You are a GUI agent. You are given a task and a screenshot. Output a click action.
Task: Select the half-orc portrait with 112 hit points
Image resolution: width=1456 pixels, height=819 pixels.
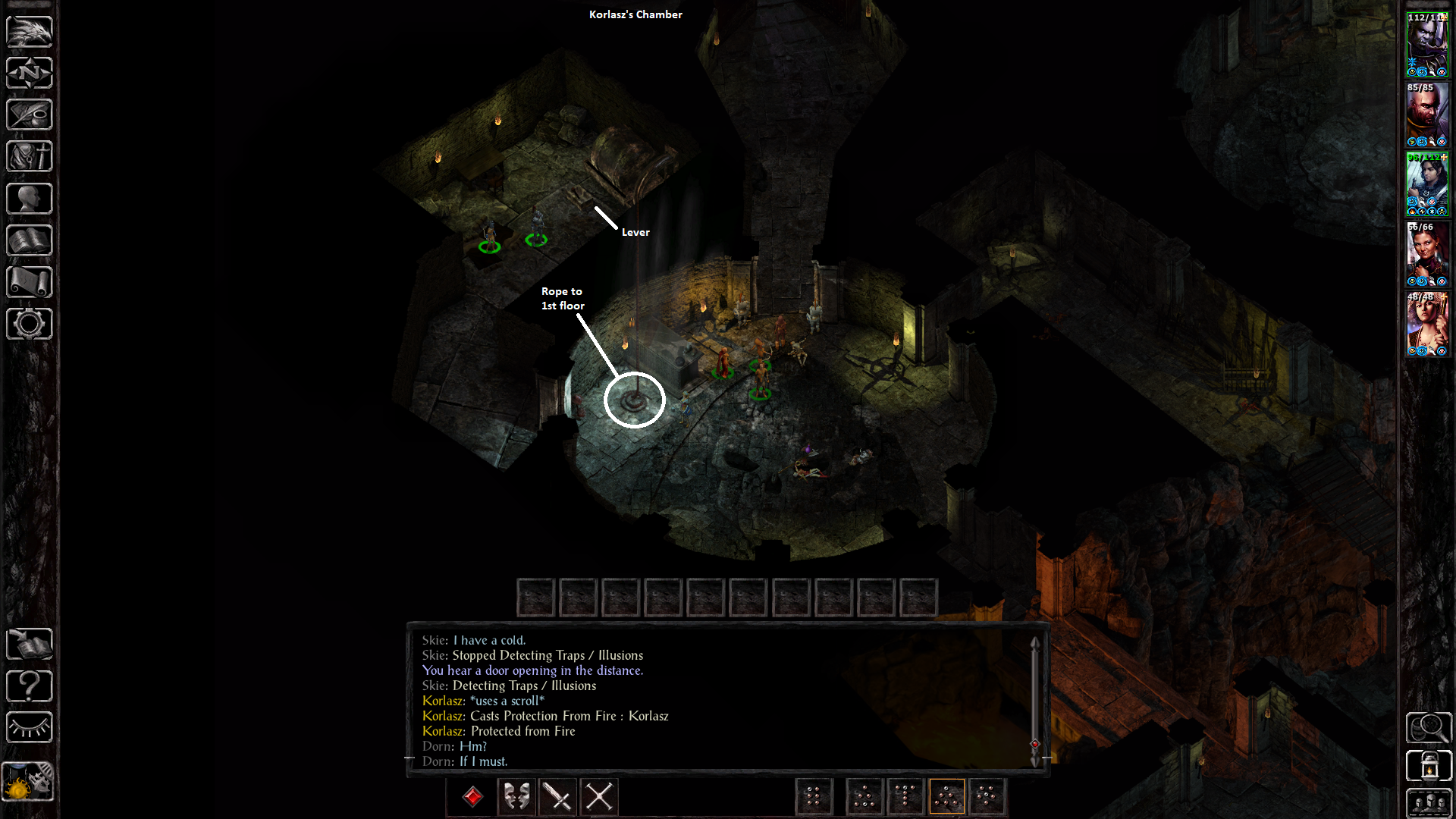(1427, 44)
